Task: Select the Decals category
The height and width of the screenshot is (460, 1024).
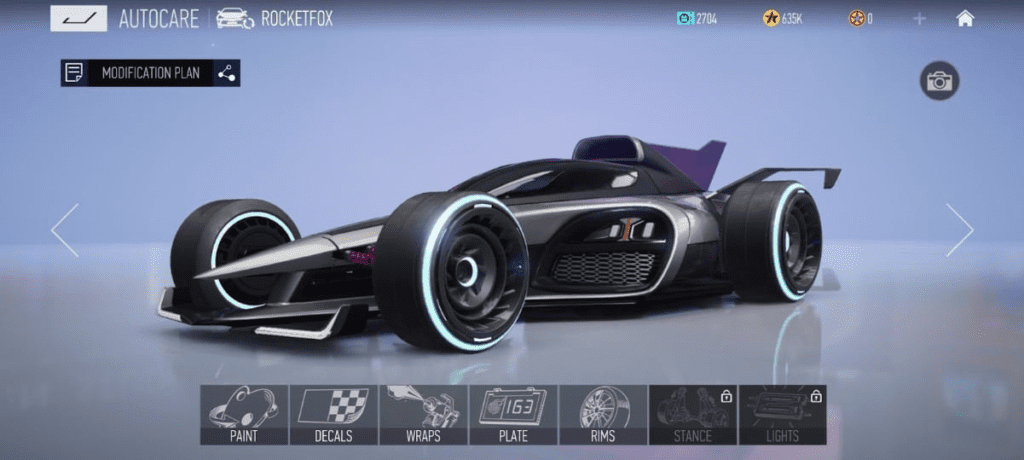Action: click(x=334, y=414)
